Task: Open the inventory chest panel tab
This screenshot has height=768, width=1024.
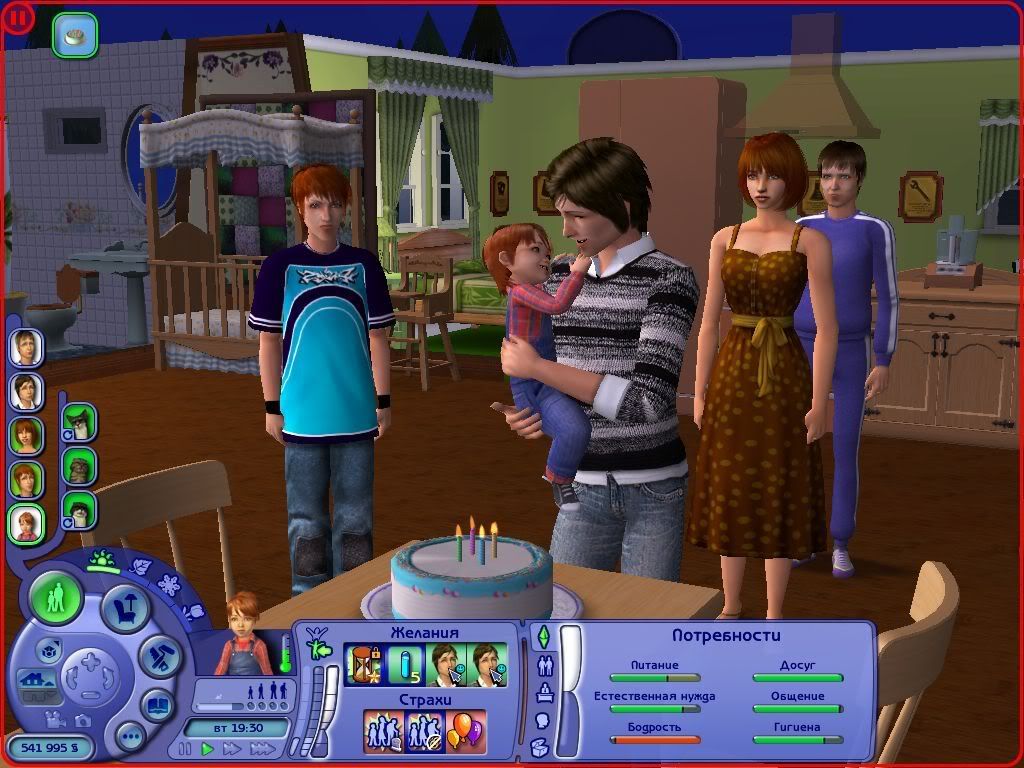Action: tap(541, 746)
